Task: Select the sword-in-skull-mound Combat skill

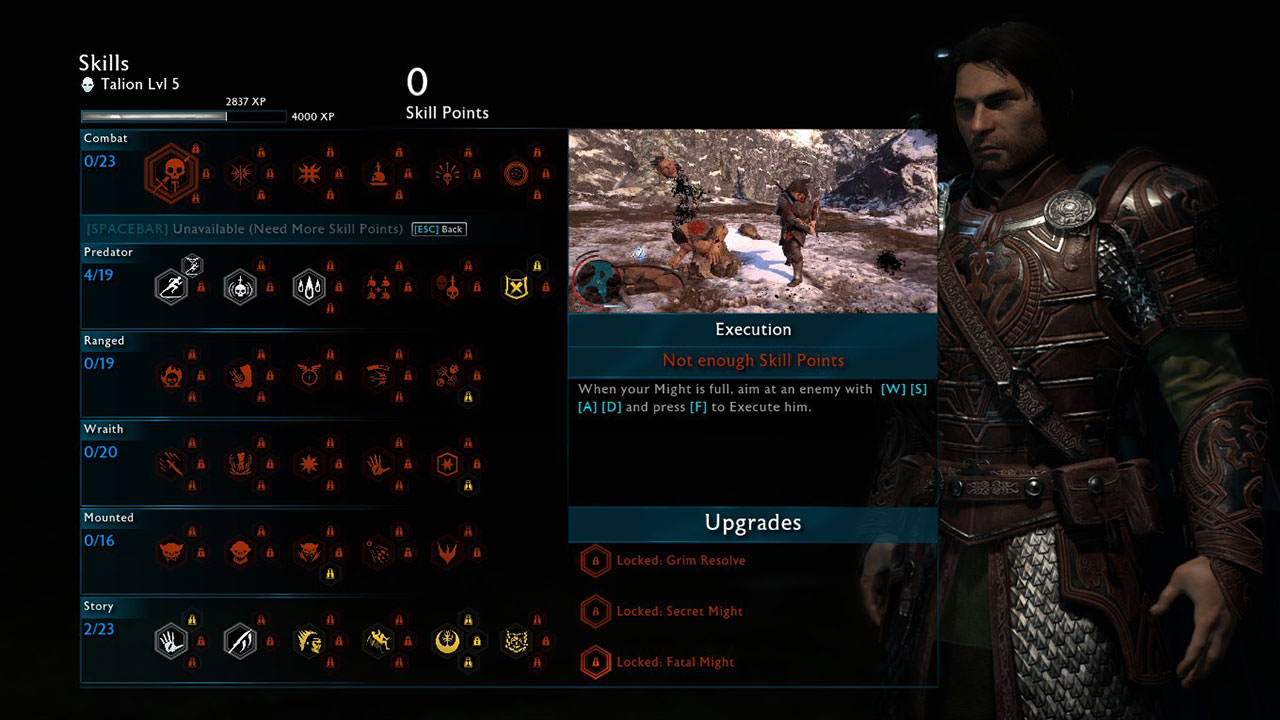Action: click(377, 173)
